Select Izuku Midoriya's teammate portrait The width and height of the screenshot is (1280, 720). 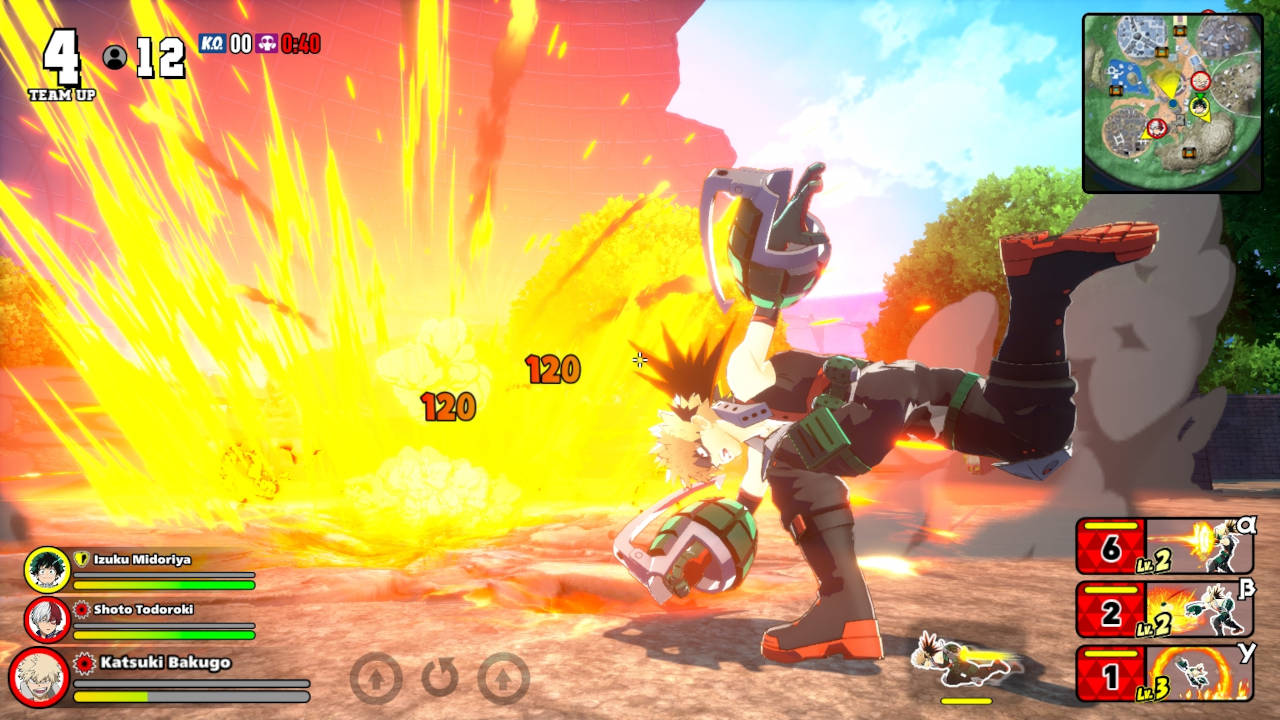pos(47,570)
